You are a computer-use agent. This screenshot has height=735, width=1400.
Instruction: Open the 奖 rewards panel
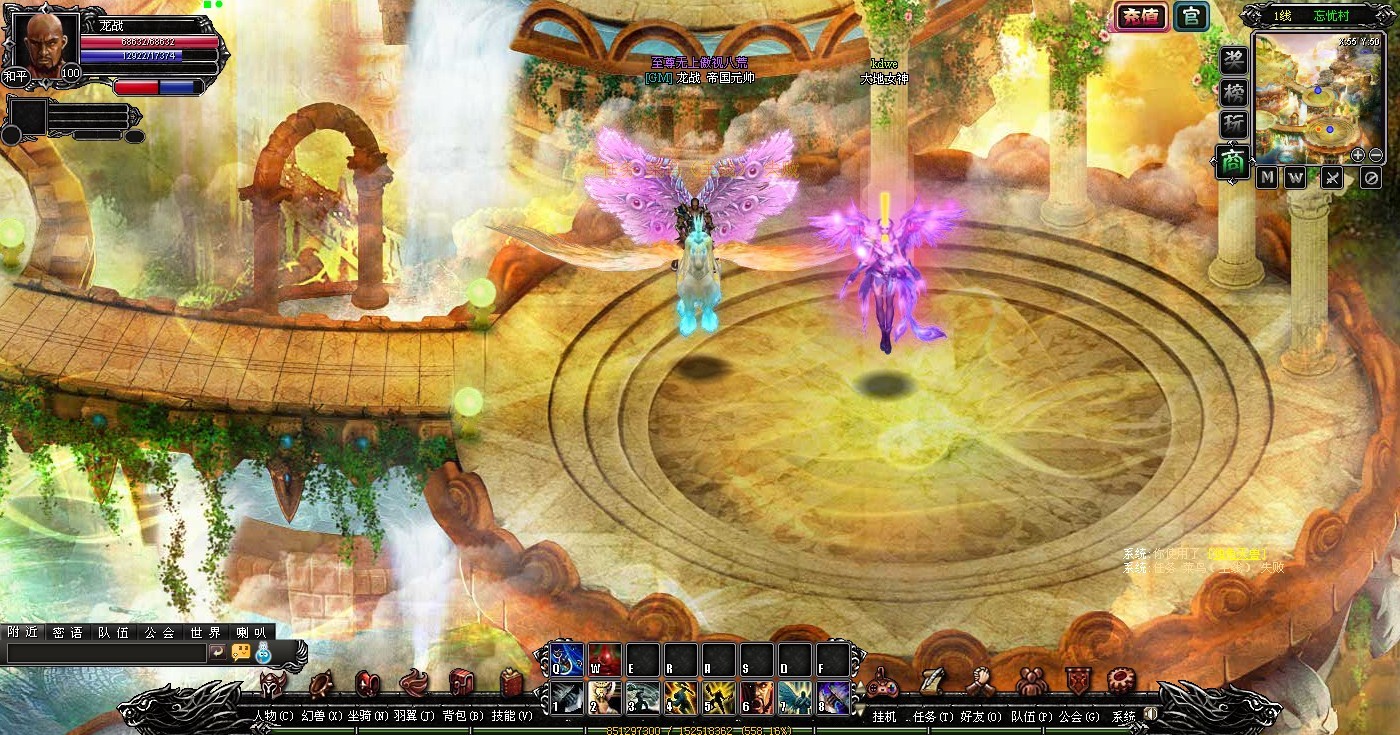pos(1233,60)
